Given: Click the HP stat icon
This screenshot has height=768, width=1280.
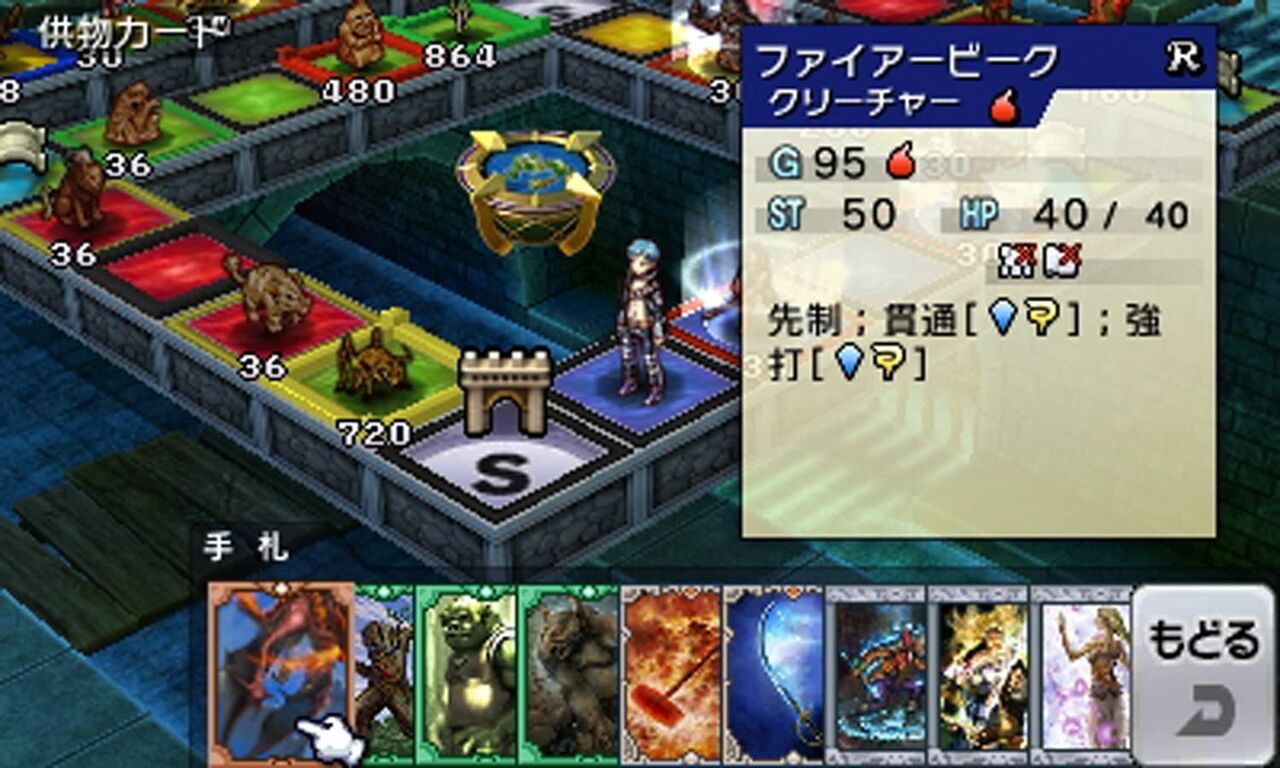Looking at the screenshot, I should pos(980,213).
